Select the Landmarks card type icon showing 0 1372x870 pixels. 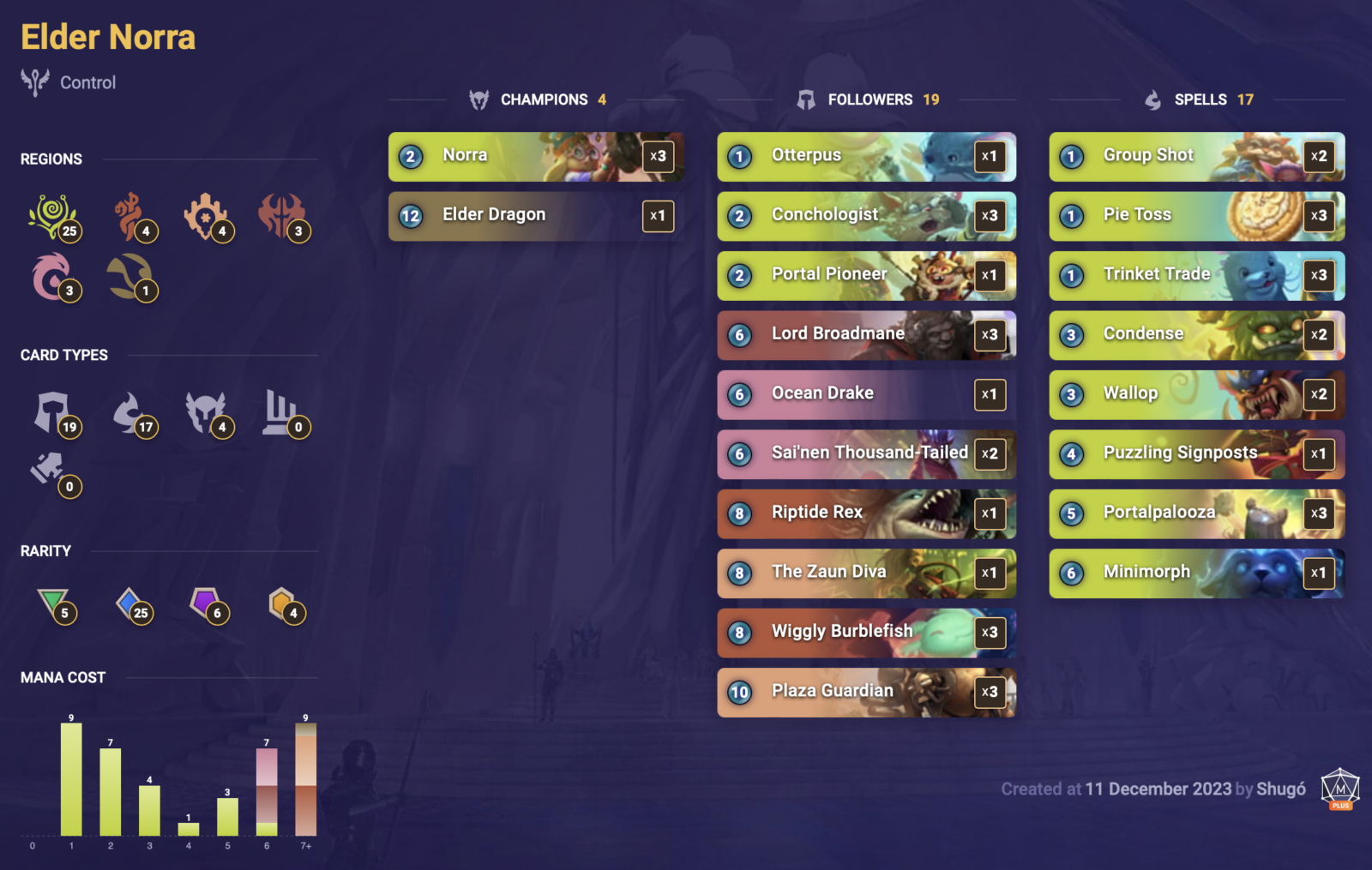click(283, 413)
